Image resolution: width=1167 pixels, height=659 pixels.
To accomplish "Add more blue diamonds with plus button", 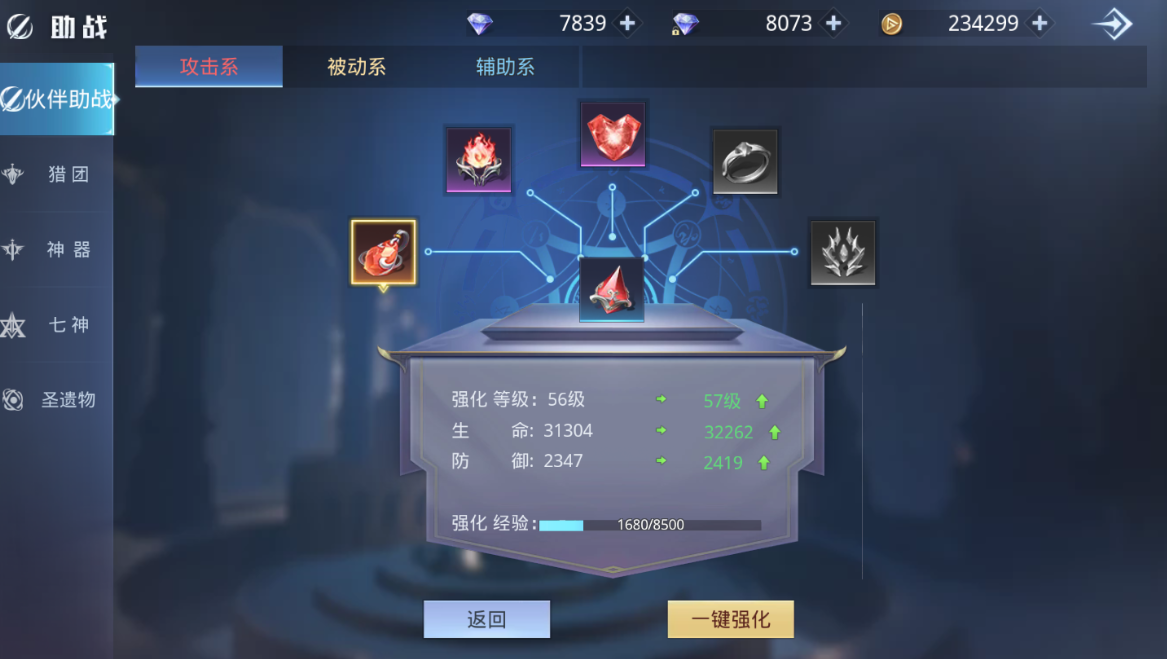I will coord(627,23).
